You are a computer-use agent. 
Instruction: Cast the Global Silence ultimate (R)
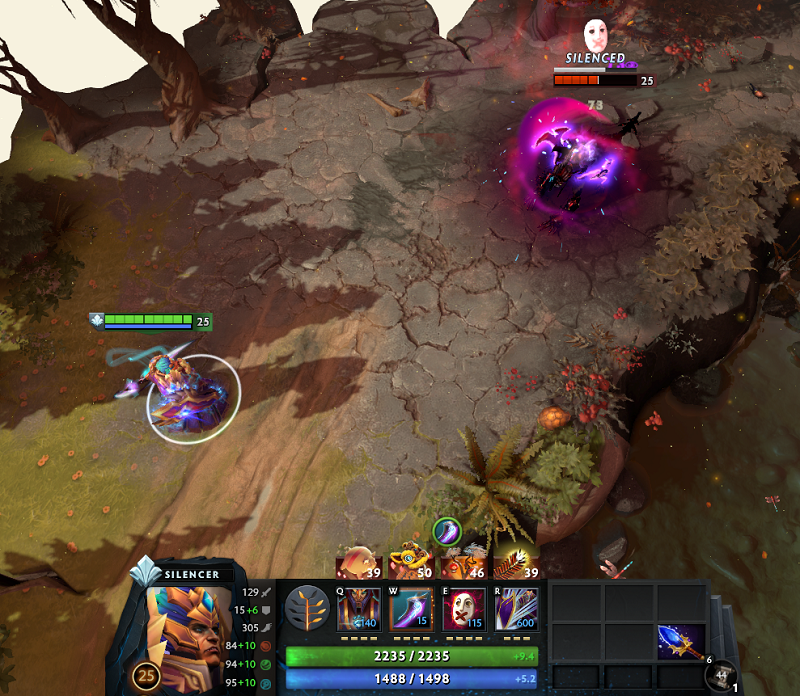[x=517, y=609]
